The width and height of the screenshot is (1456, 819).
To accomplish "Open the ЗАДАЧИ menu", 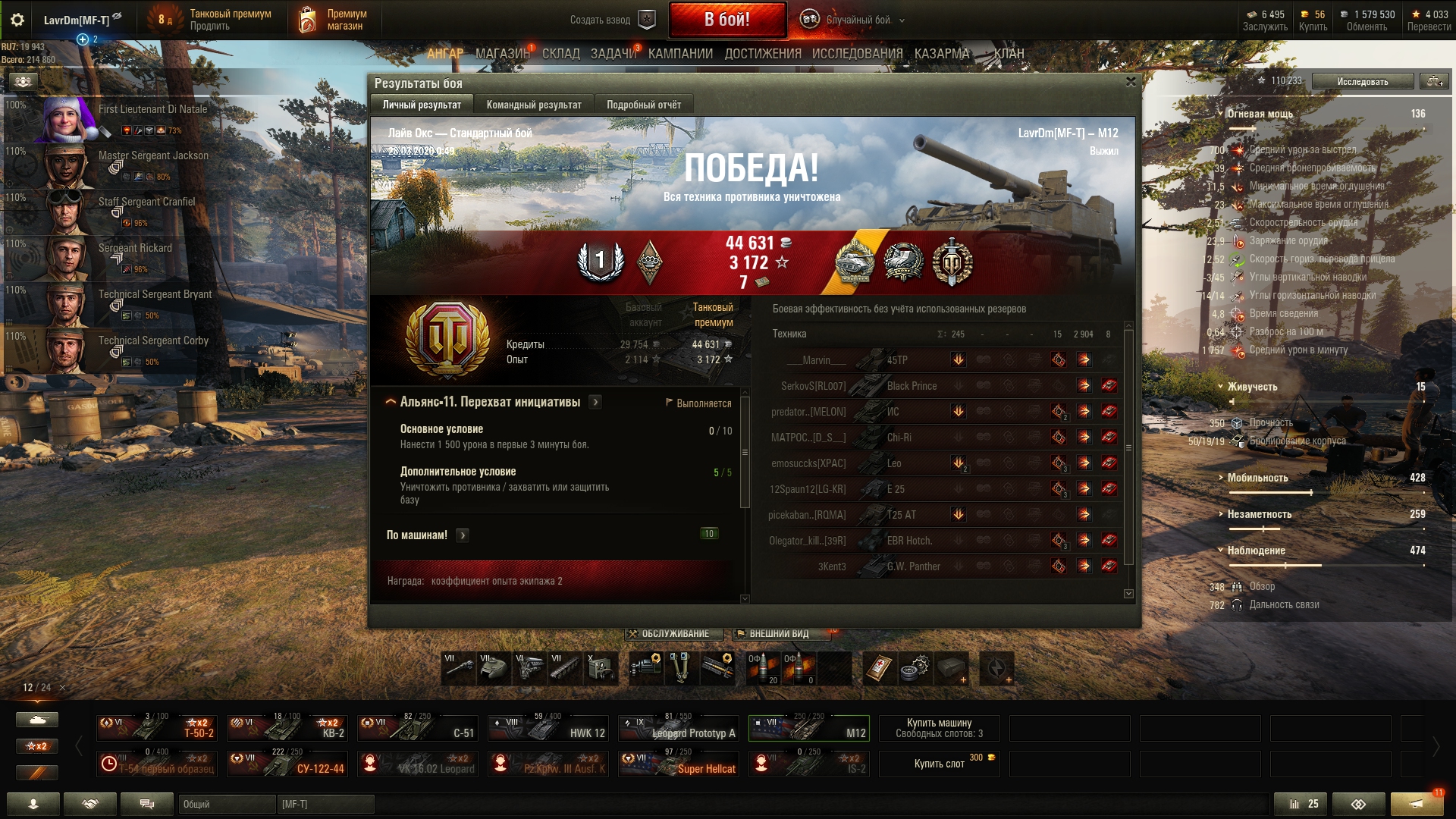I will pyautogui.click(x=613, y=54).
